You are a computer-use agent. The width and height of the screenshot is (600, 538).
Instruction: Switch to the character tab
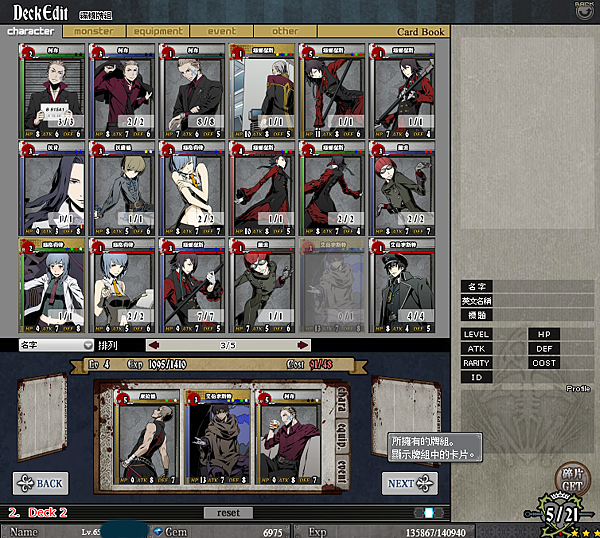[31, 31]
